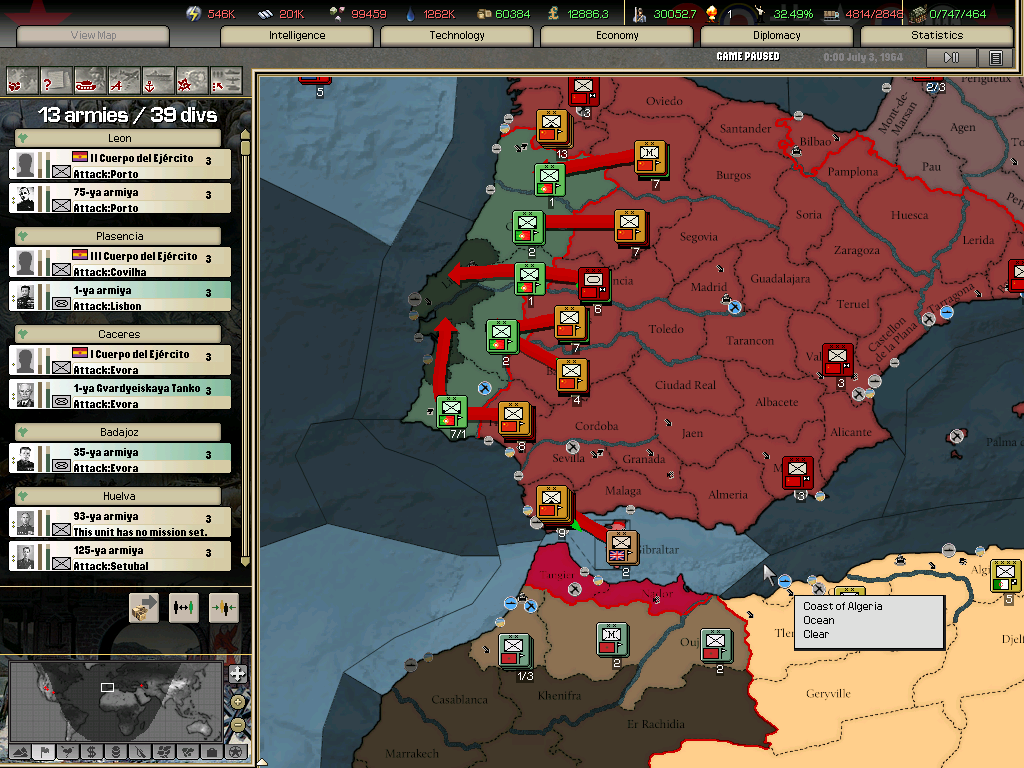Open the main menu list button
This screenshot has width=1024, height=768.
coord(995,58)
